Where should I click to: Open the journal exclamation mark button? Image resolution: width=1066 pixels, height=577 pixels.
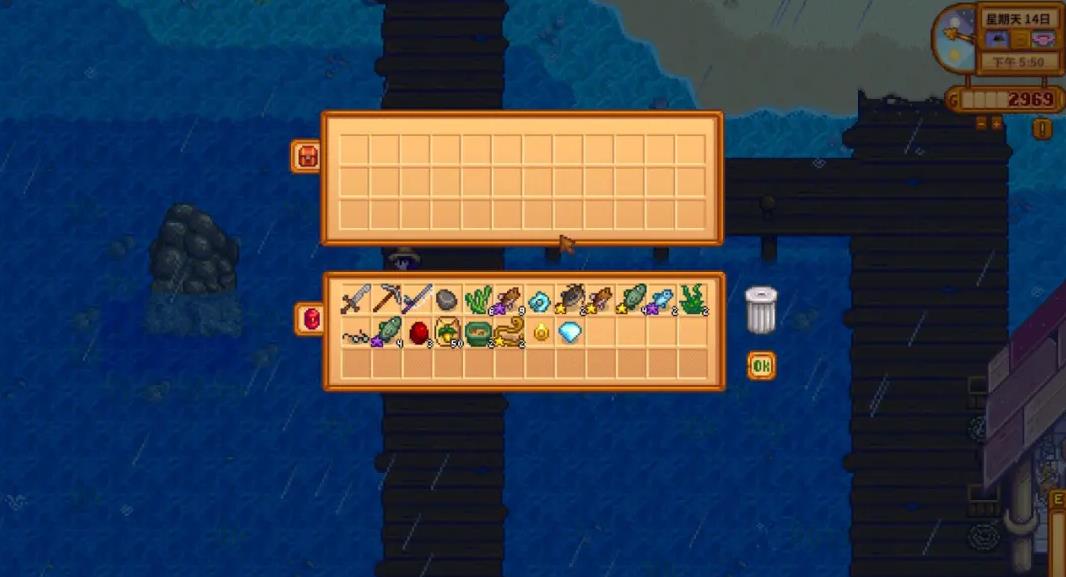[1042, 128]
